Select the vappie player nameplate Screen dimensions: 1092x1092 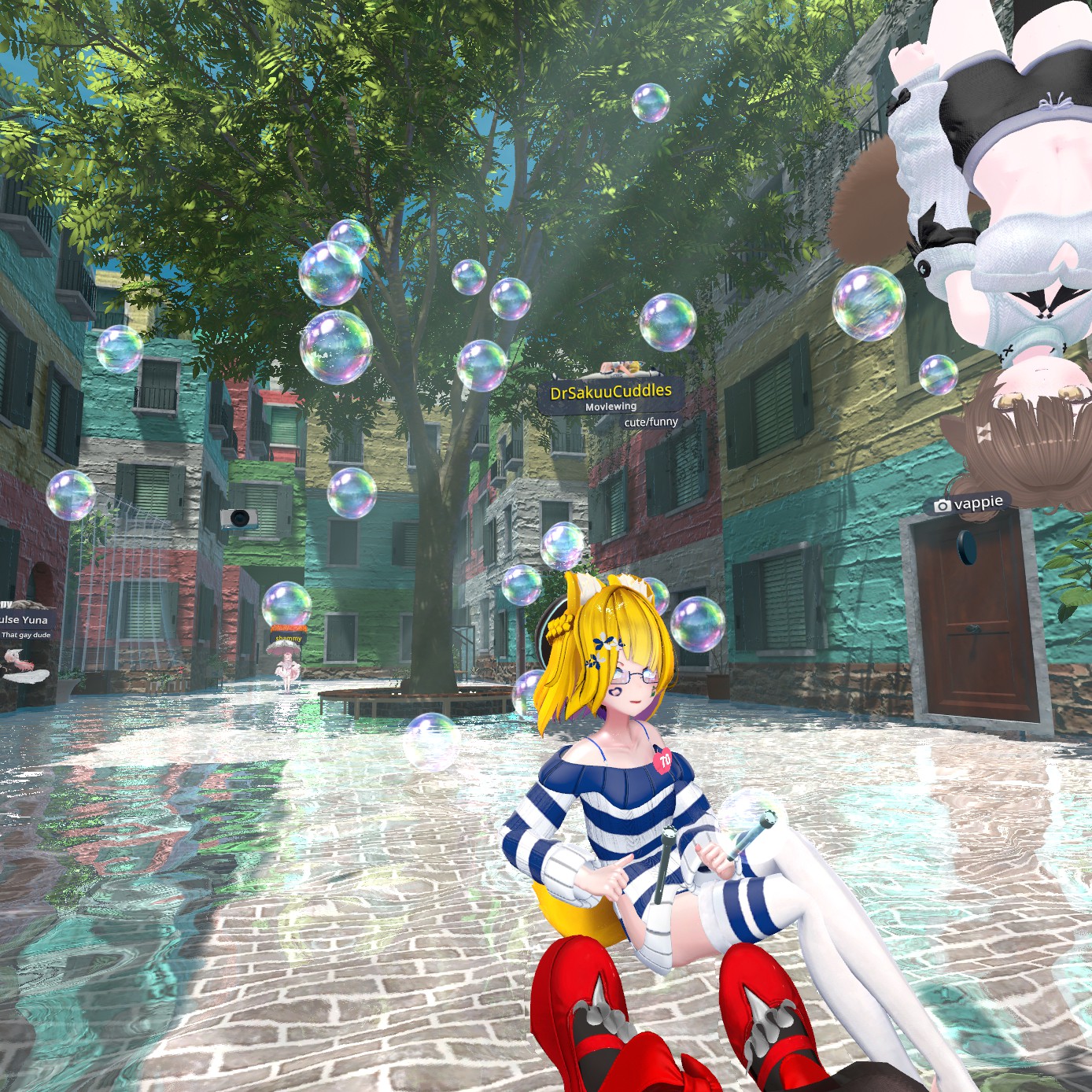(968, 504)
